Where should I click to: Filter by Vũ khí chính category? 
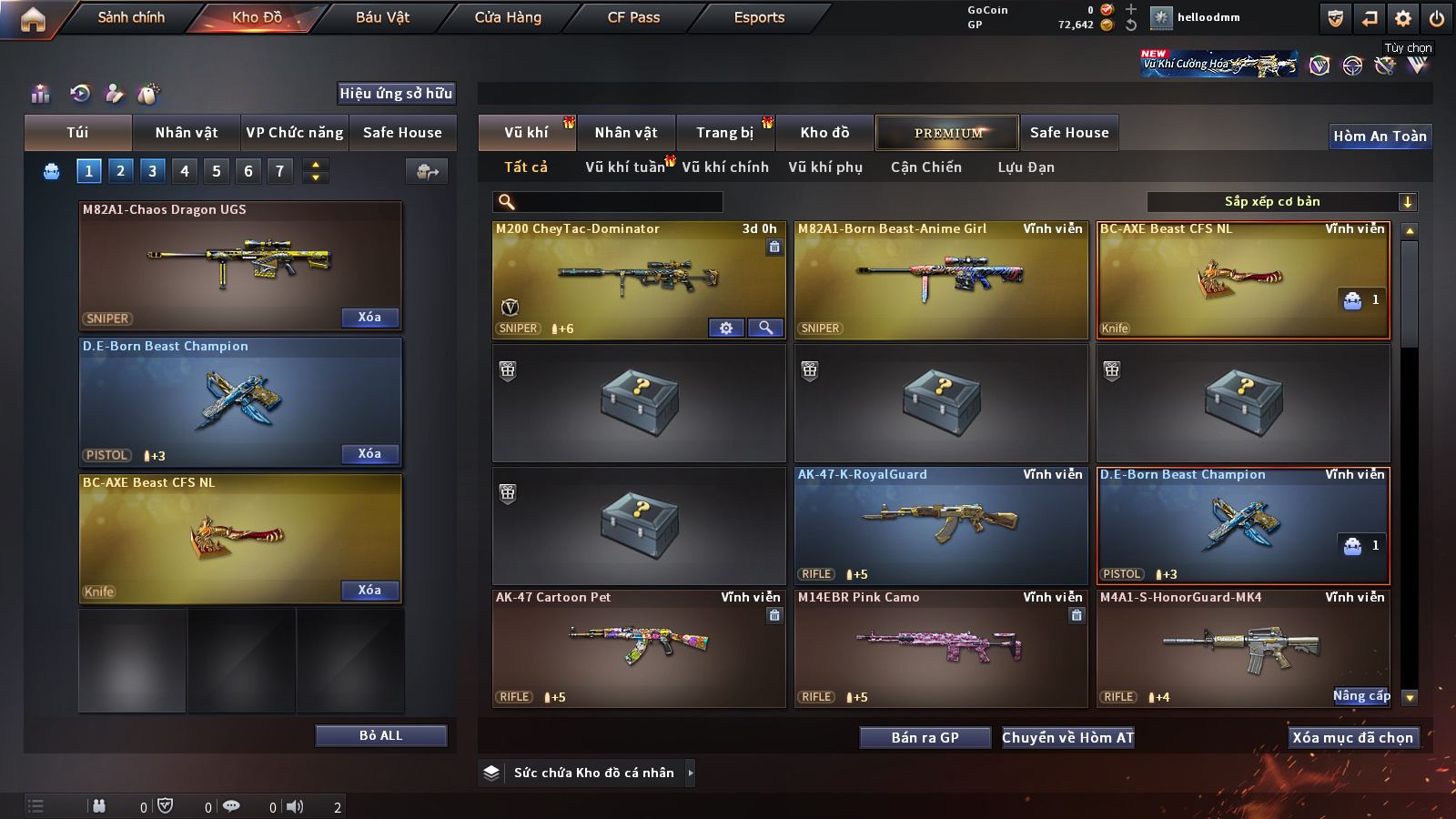pyautogui.click(x=725, y=167)
